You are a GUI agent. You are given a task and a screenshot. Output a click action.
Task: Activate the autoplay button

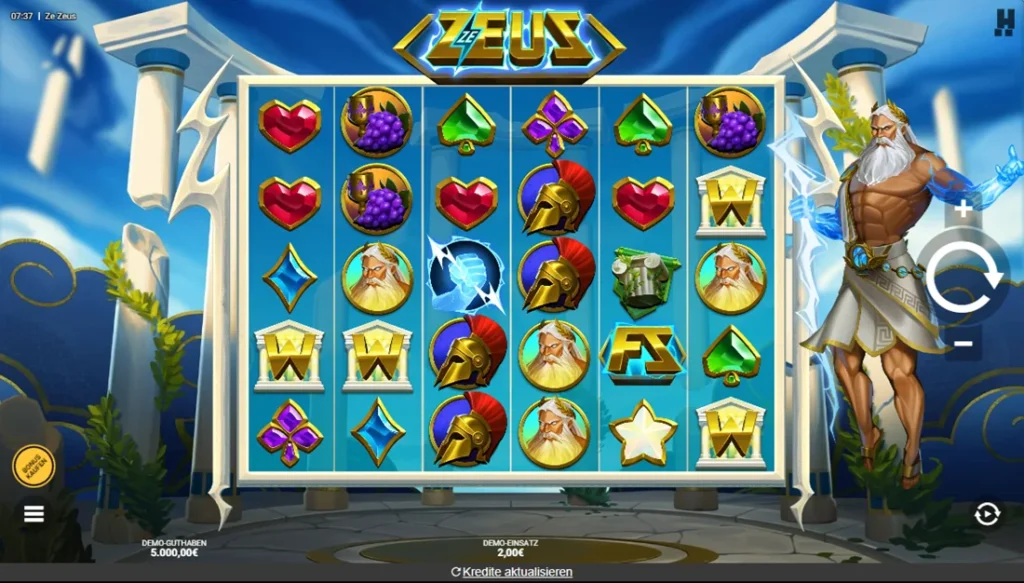click(x=987, y=514)
